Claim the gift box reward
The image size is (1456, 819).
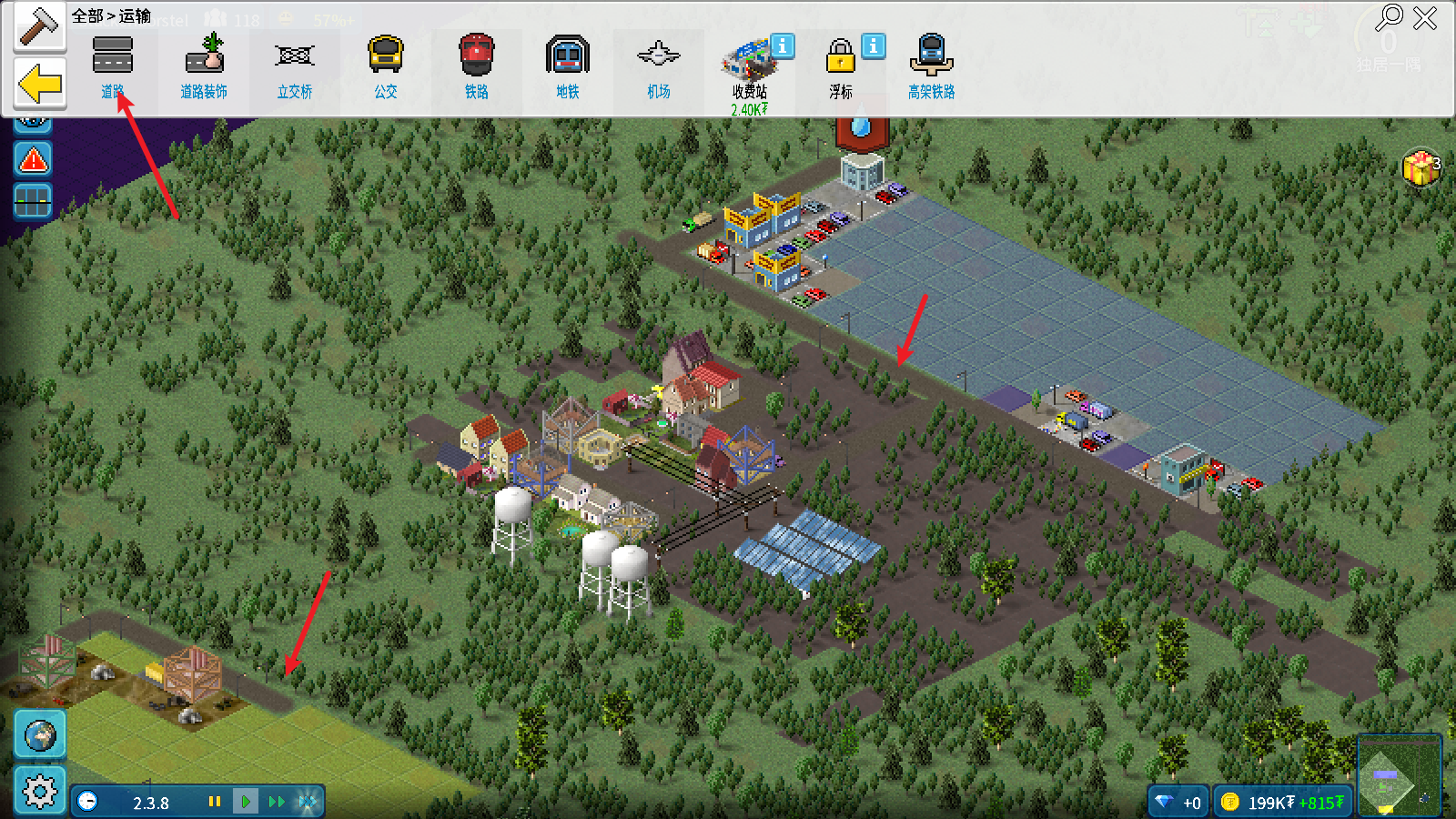coord(1420,168)
